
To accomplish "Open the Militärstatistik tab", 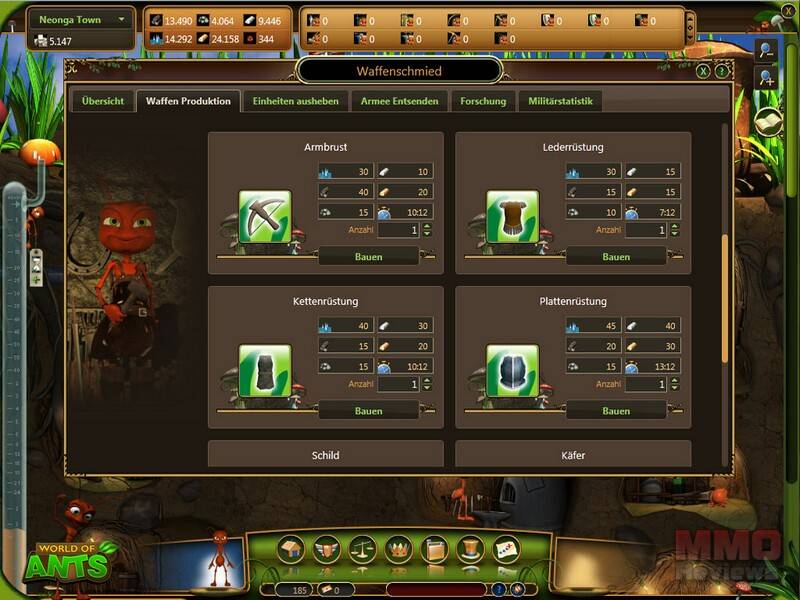I will pyautogui.click(x=559, y=102).
